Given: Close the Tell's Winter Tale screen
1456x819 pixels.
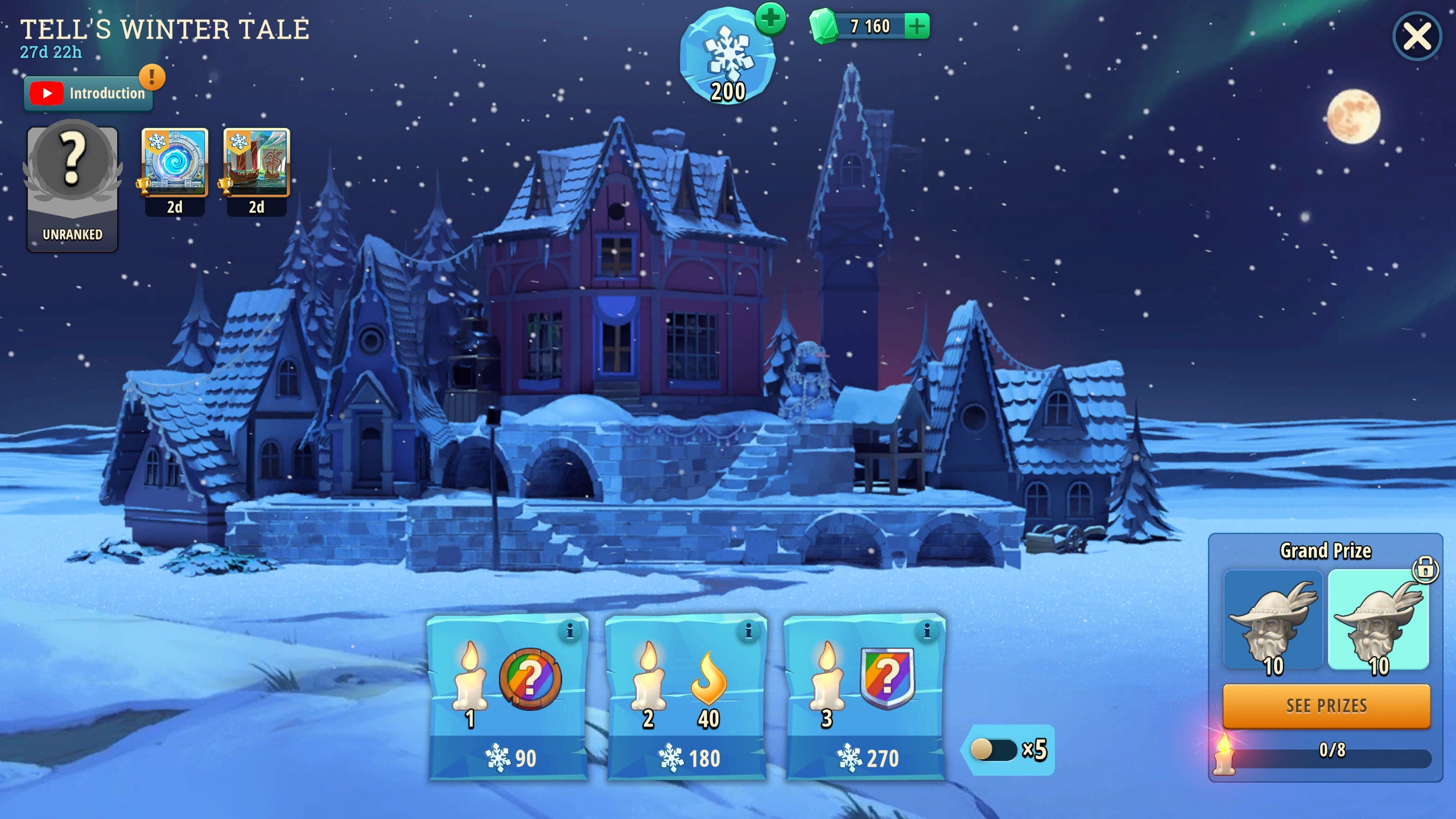Looking at the screenshot, I should click(x=1416, y=37).
